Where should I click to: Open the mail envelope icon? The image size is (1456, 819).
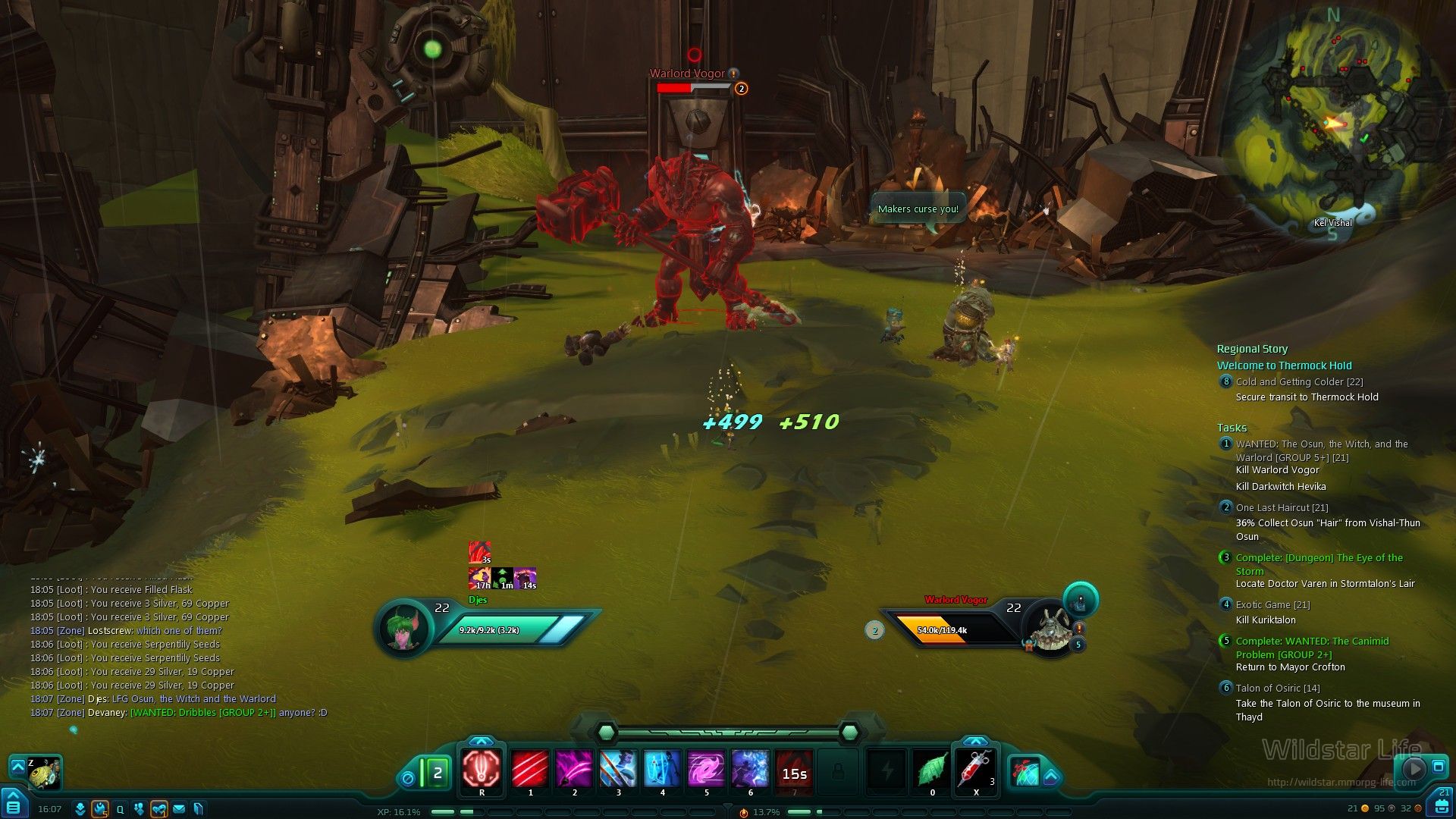click(179, 809)
